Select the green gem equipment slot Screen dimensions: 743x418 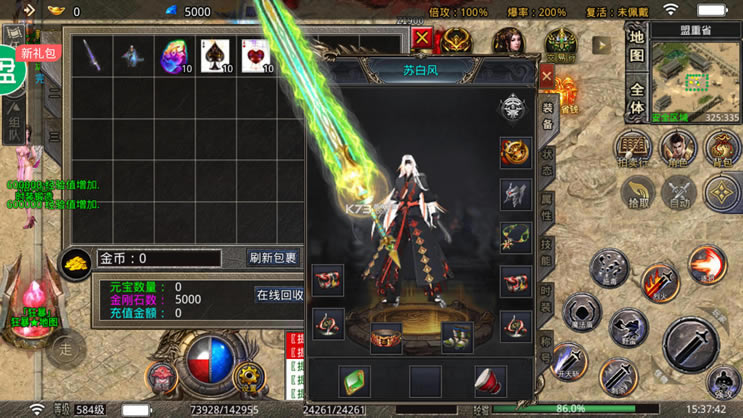tap(354, 381)
